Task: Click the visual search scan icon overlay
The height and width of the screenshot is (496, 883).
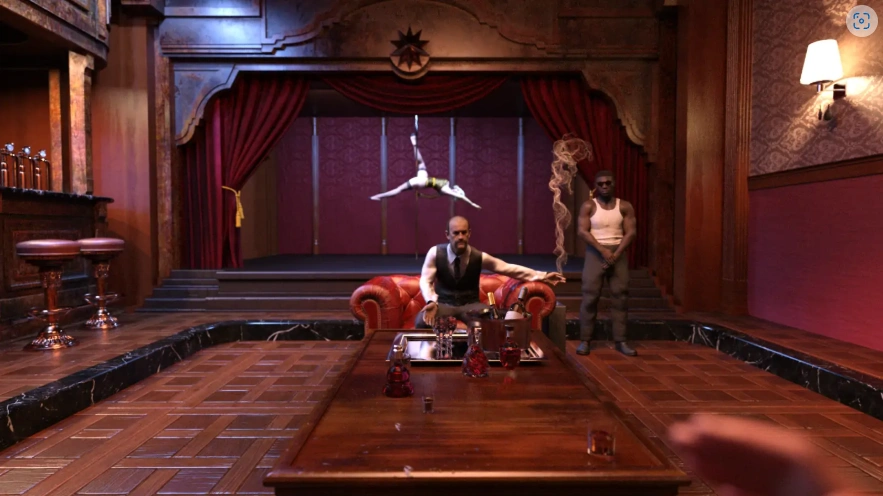Action: pyautogui.click(x=861, y=21)
